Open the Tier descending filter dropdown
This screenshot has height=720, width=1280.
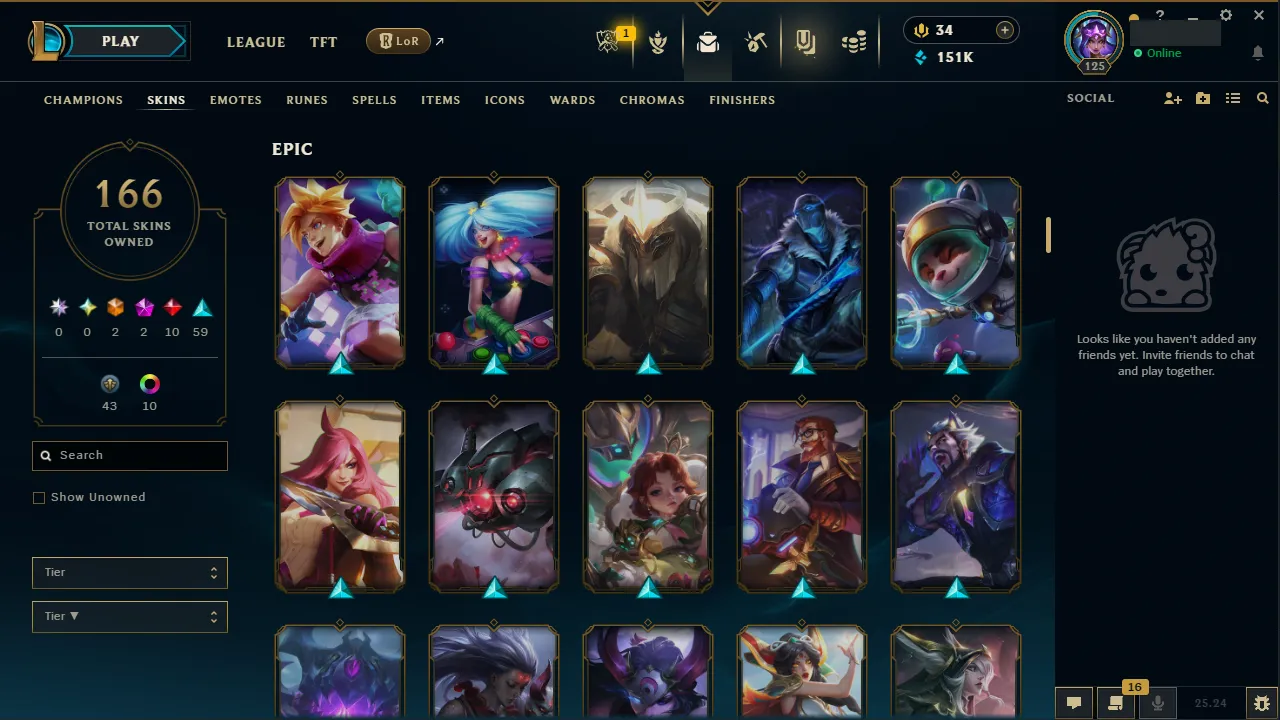point(129,616)
